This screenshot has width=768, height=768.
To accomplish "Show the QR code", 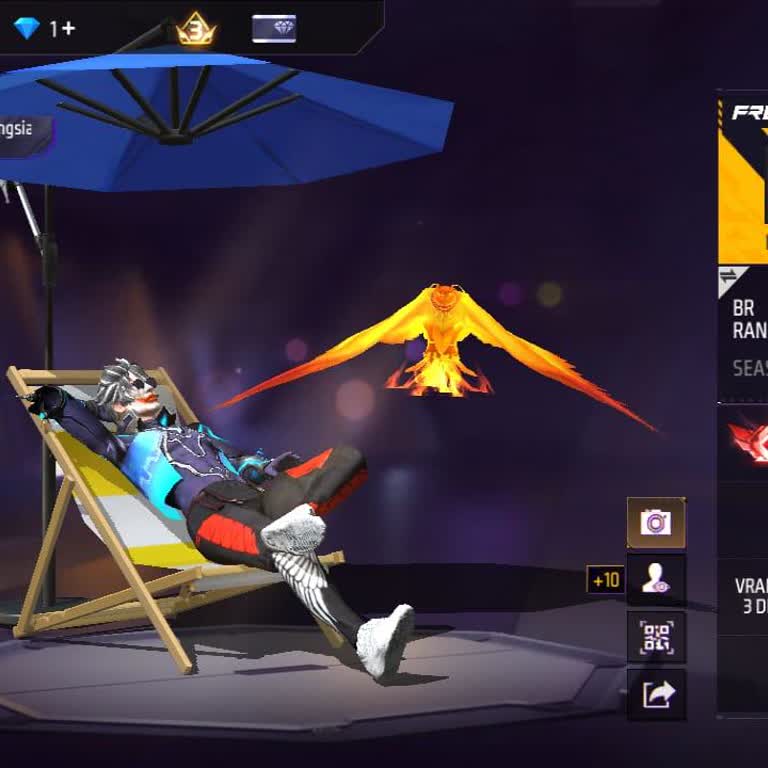I will [656, 636].
